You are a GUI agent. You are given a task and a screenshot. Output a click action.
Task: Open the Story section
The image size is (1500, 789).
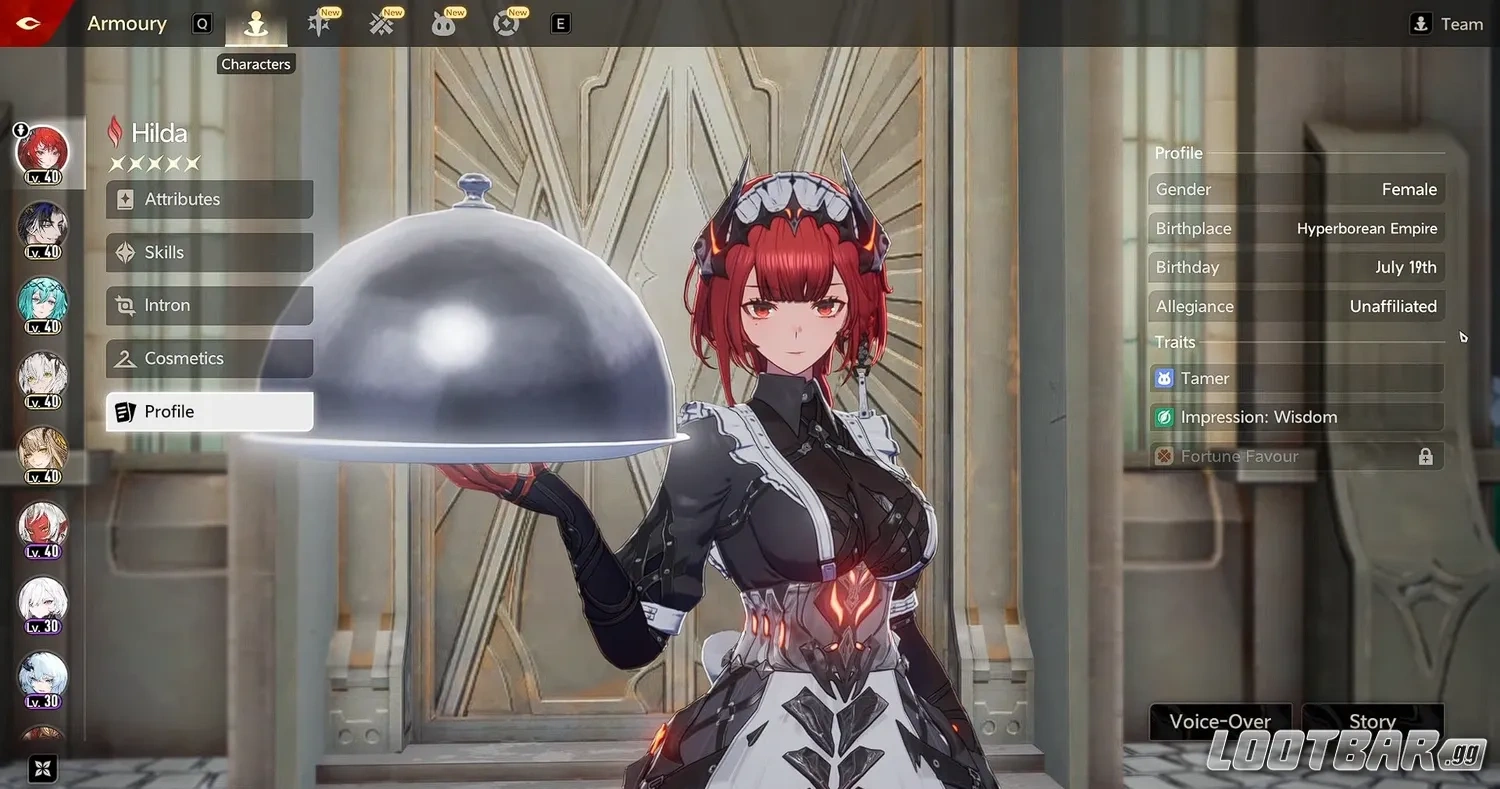coord(1372,721)
